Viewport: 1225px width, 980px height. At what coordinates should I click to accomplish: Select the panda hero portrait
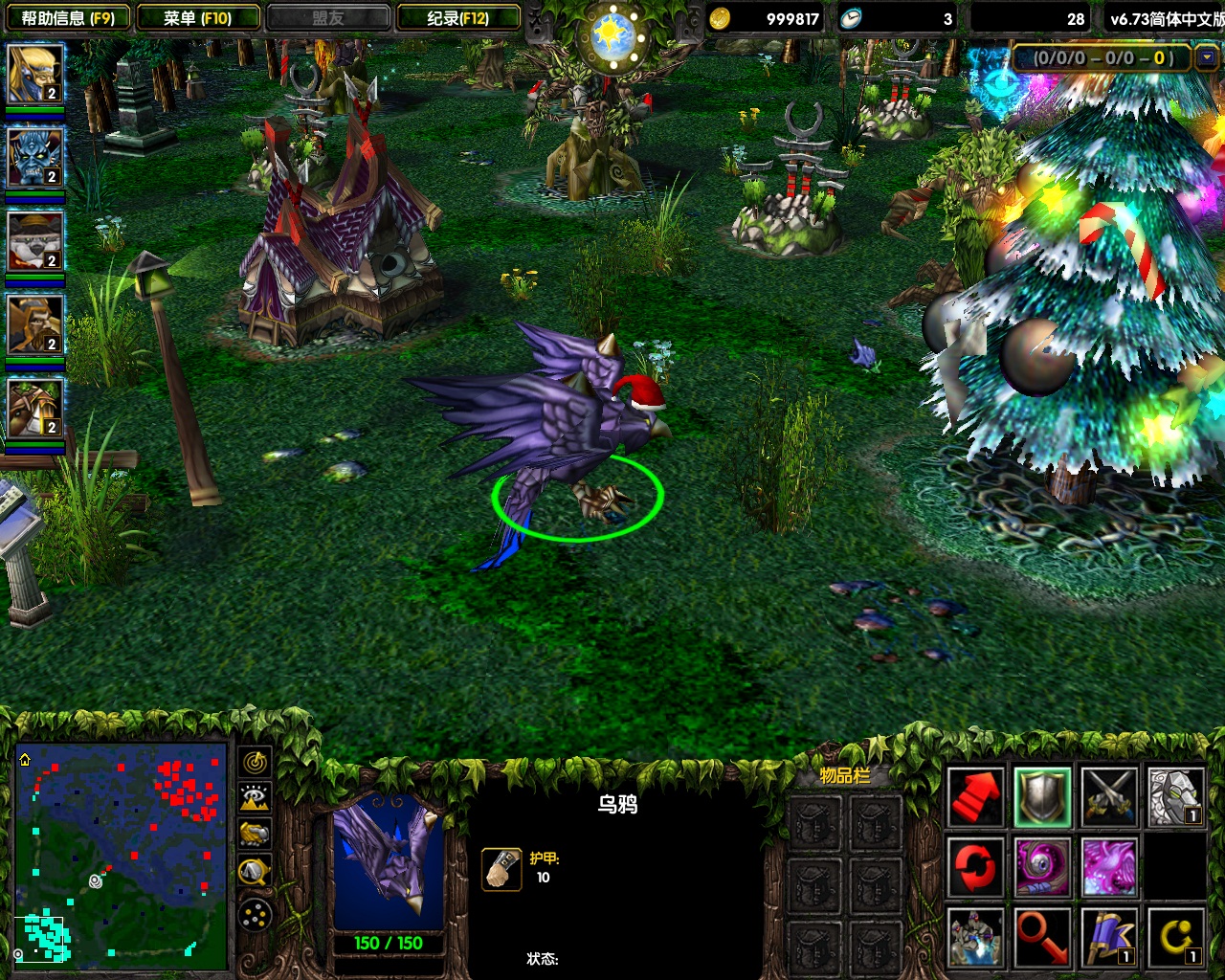pyautogui.click(x=35, y=241)
